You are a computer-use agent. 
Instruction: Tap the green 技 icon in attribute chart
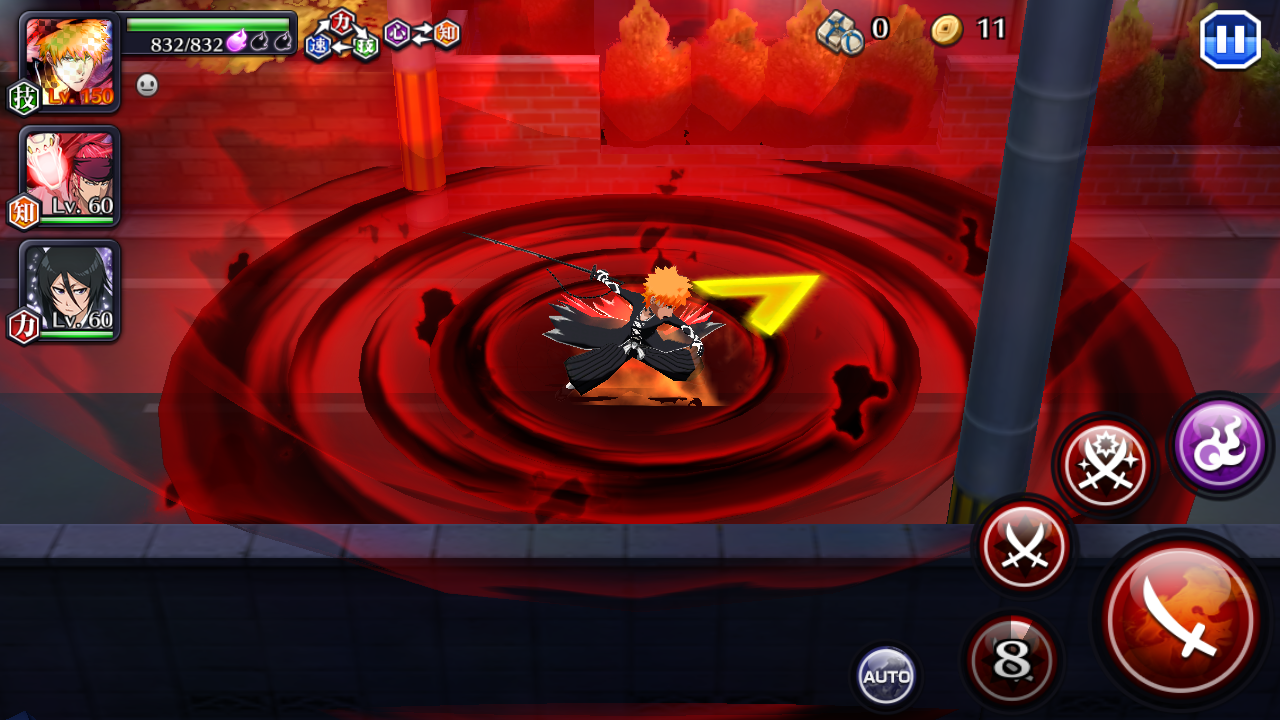(364, 46)
